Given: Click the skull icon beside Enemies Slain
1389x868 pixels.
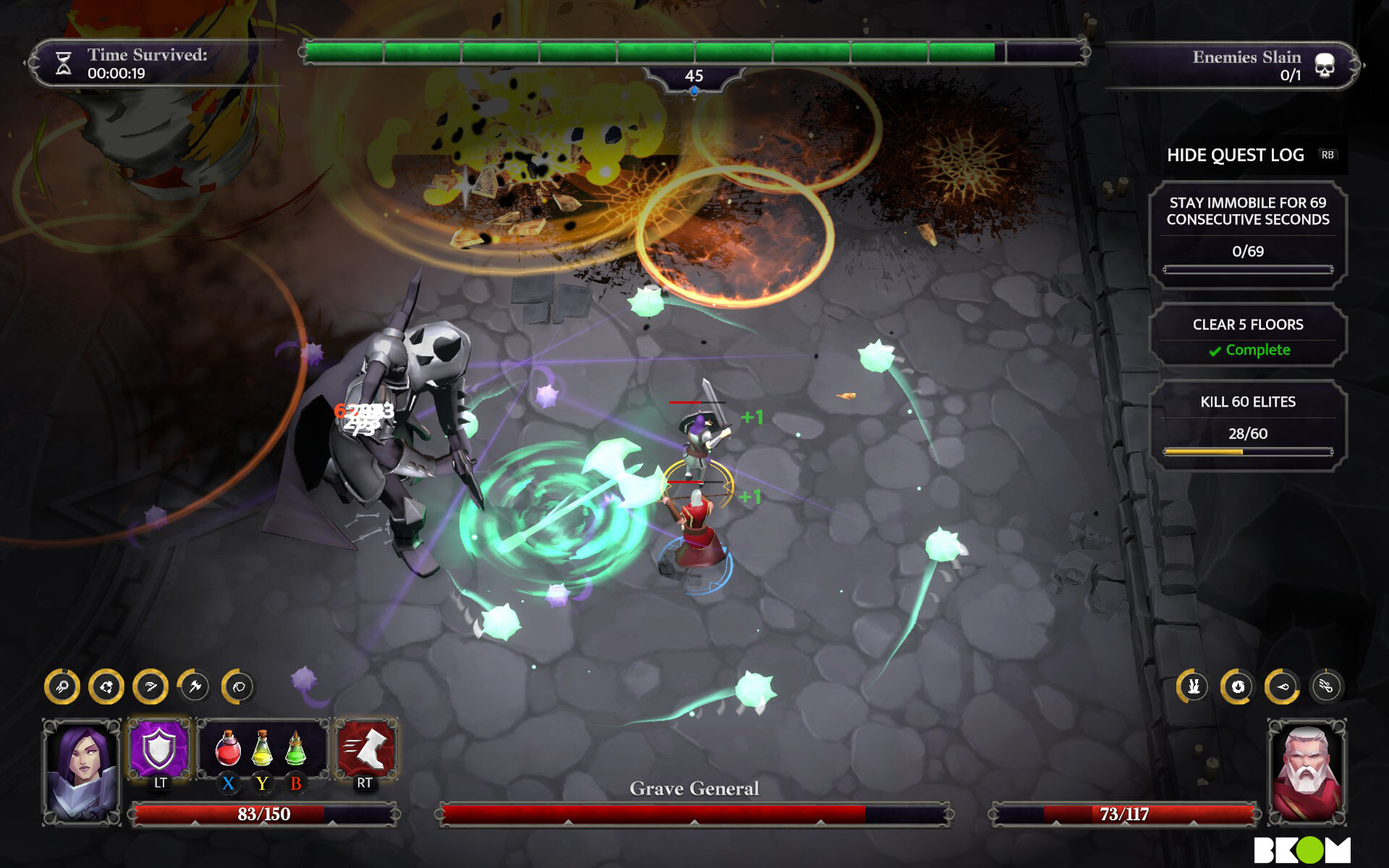Looking at the screenshot, I should click(x=1325, y=64).
